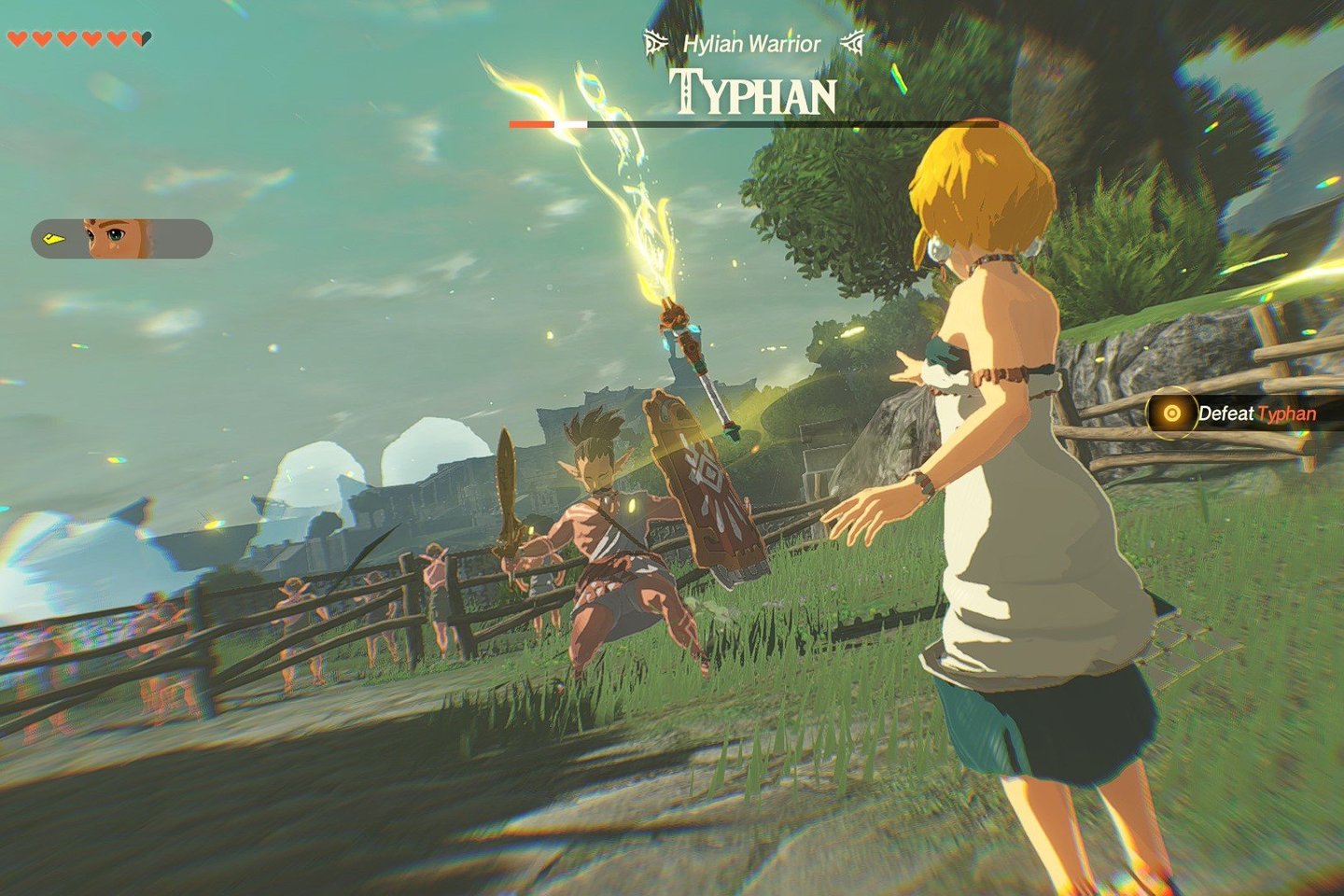Click the yellow speech arrow icon in Zelda's dialogue bubble

point(53,238)
